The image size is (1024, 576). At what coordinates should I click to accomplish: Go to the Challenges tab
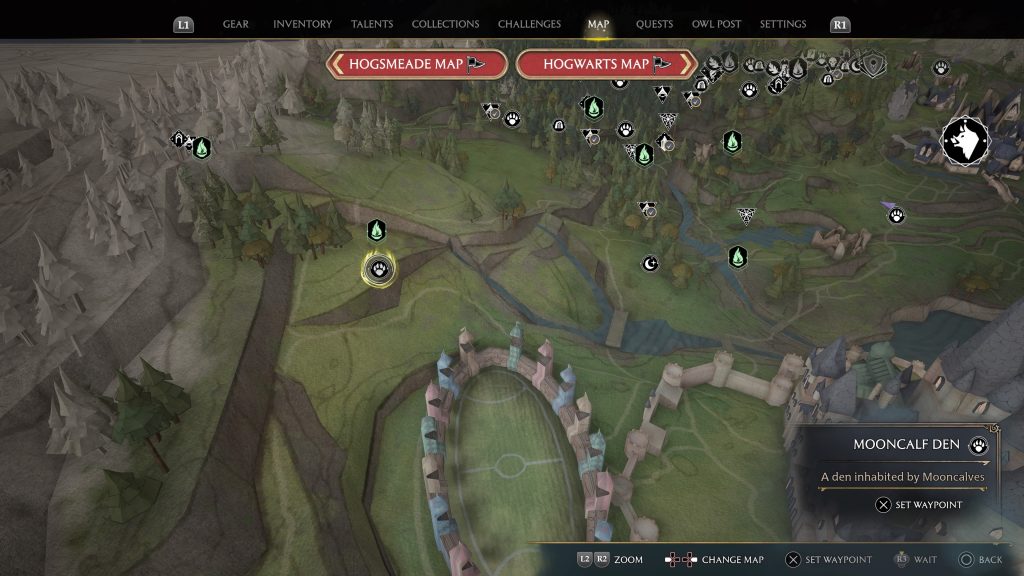tap(530, 24)
